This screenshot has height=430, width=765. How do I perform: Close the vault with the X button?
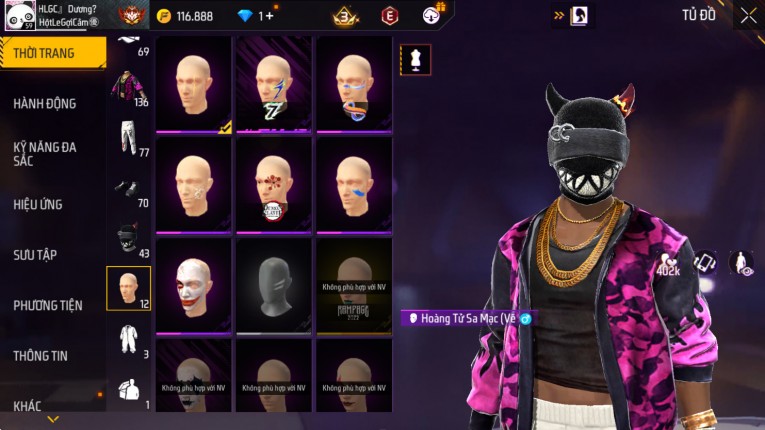(x=748, y=15)
